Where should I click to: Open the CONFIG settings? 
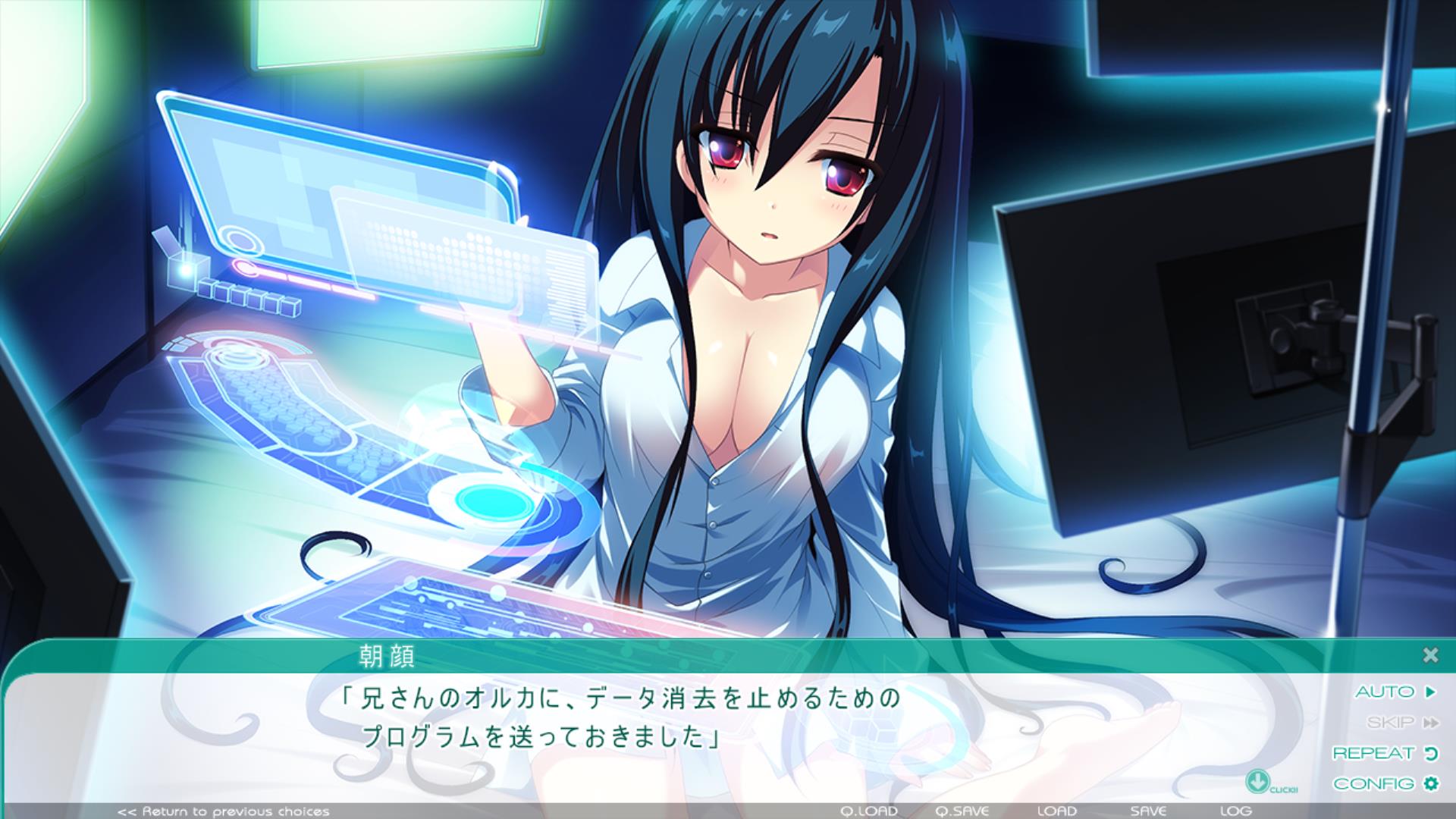click(x=1385, y=783)
